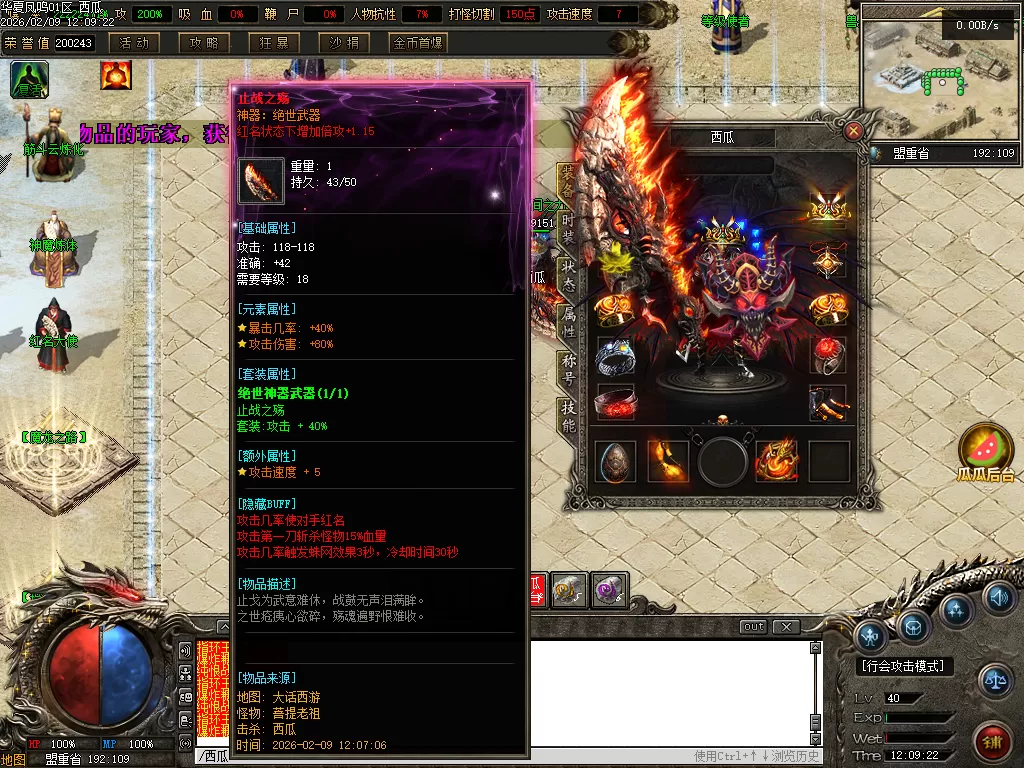Select the golden crown helmet slot
The height and width of the screenshot is (768, 1024).
pos(828,208)
